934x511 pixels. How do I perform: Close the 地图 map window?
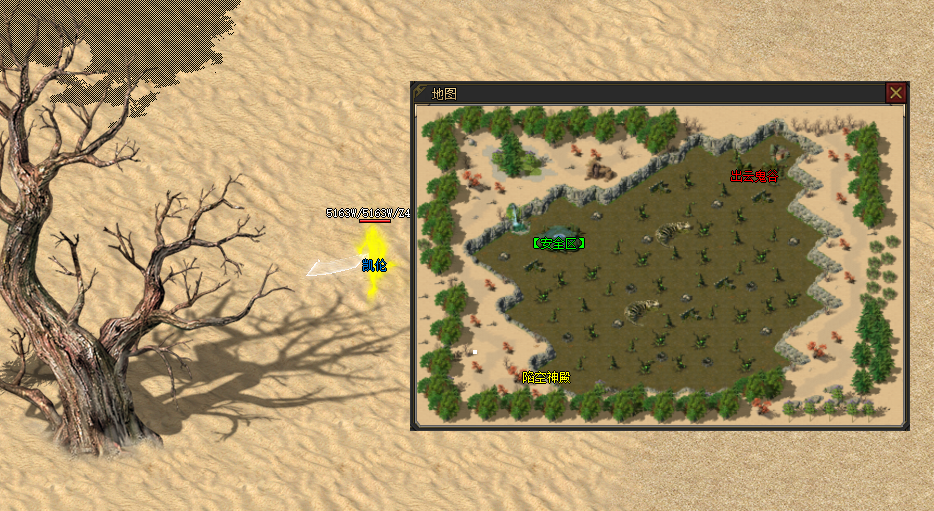tap(896, 93)
